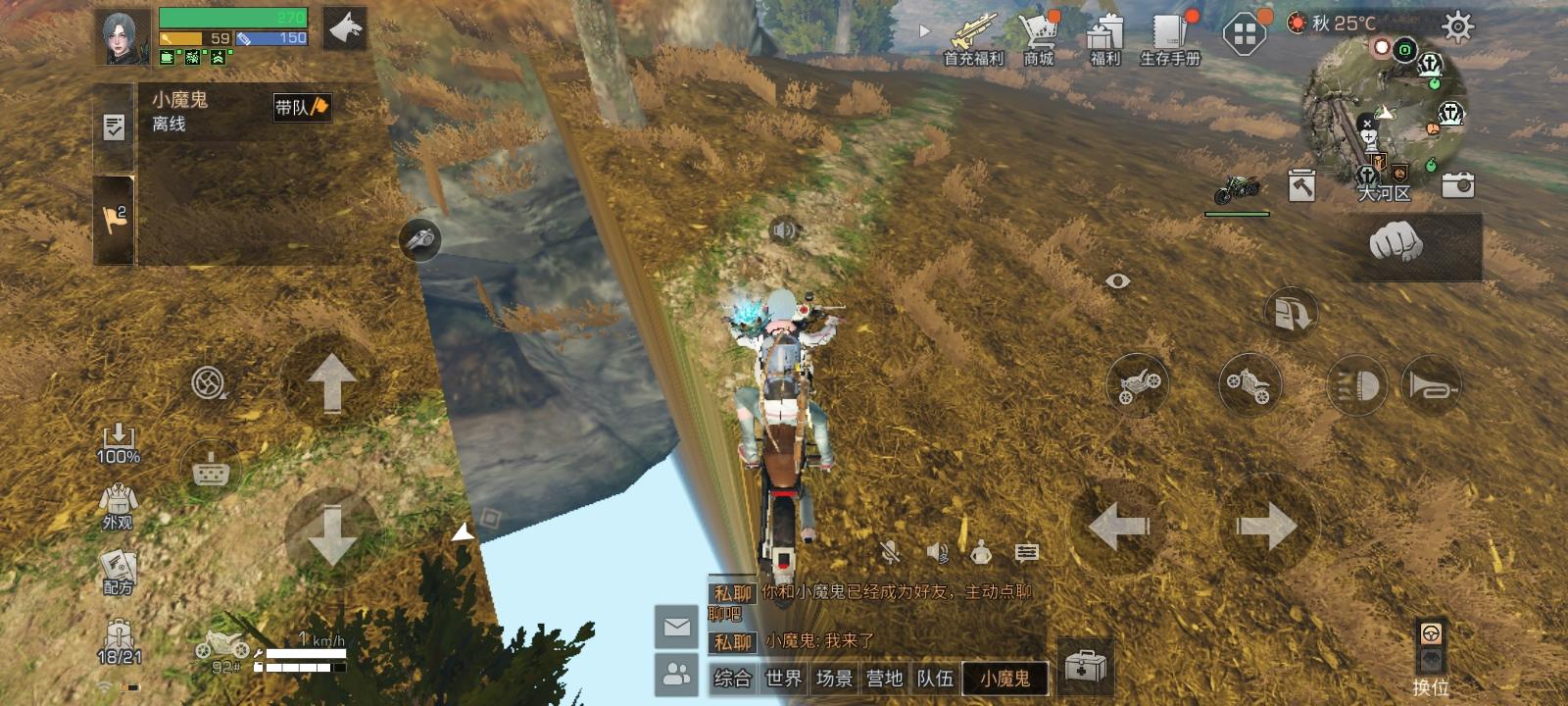Viewport: 1568px width, 706px height.
Task: Toggle free-look with the eye icon
Action: click(1116, 279)
